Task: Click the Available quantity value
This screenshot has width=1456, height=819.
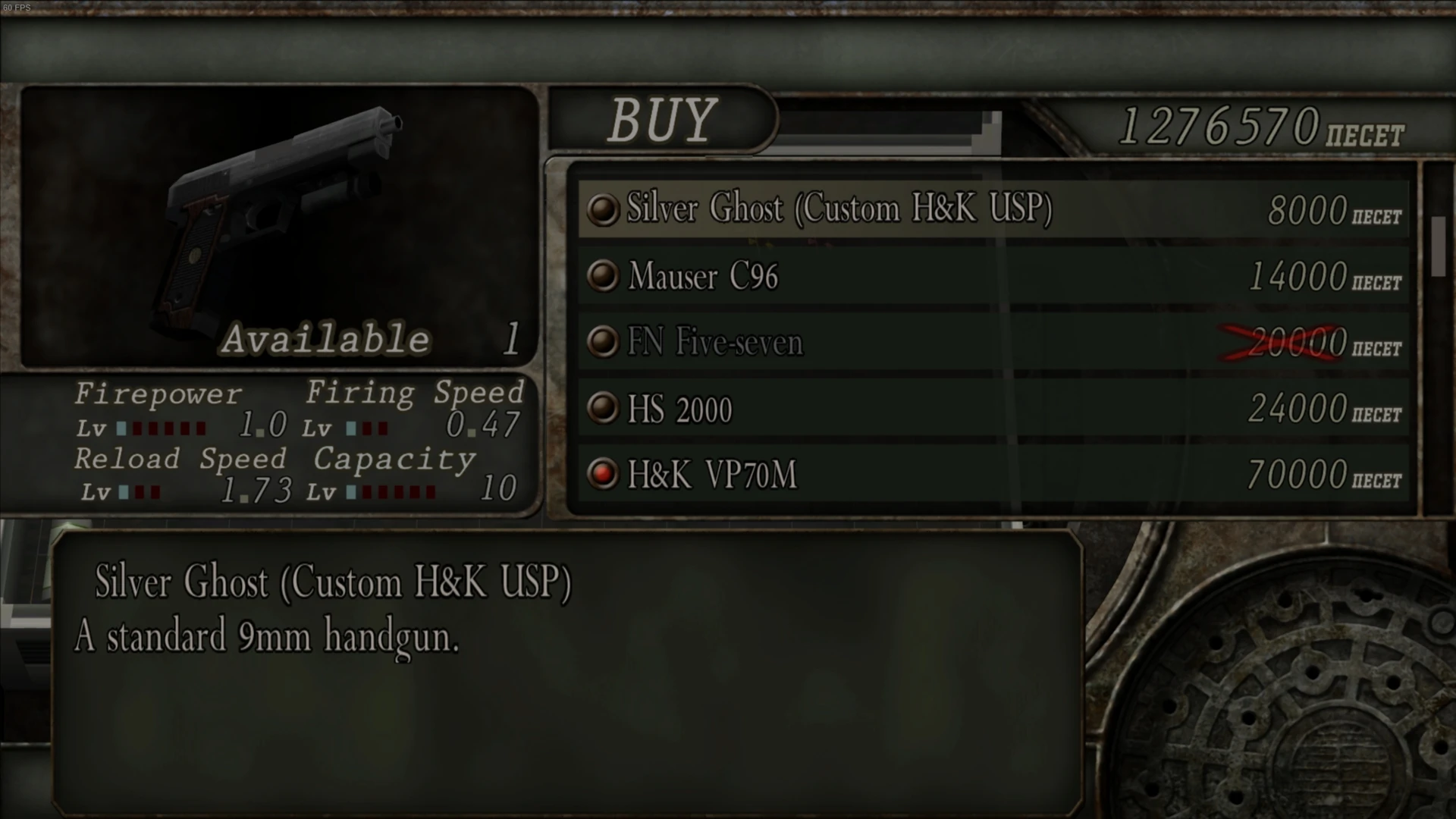Action: [x=510, y=340]
